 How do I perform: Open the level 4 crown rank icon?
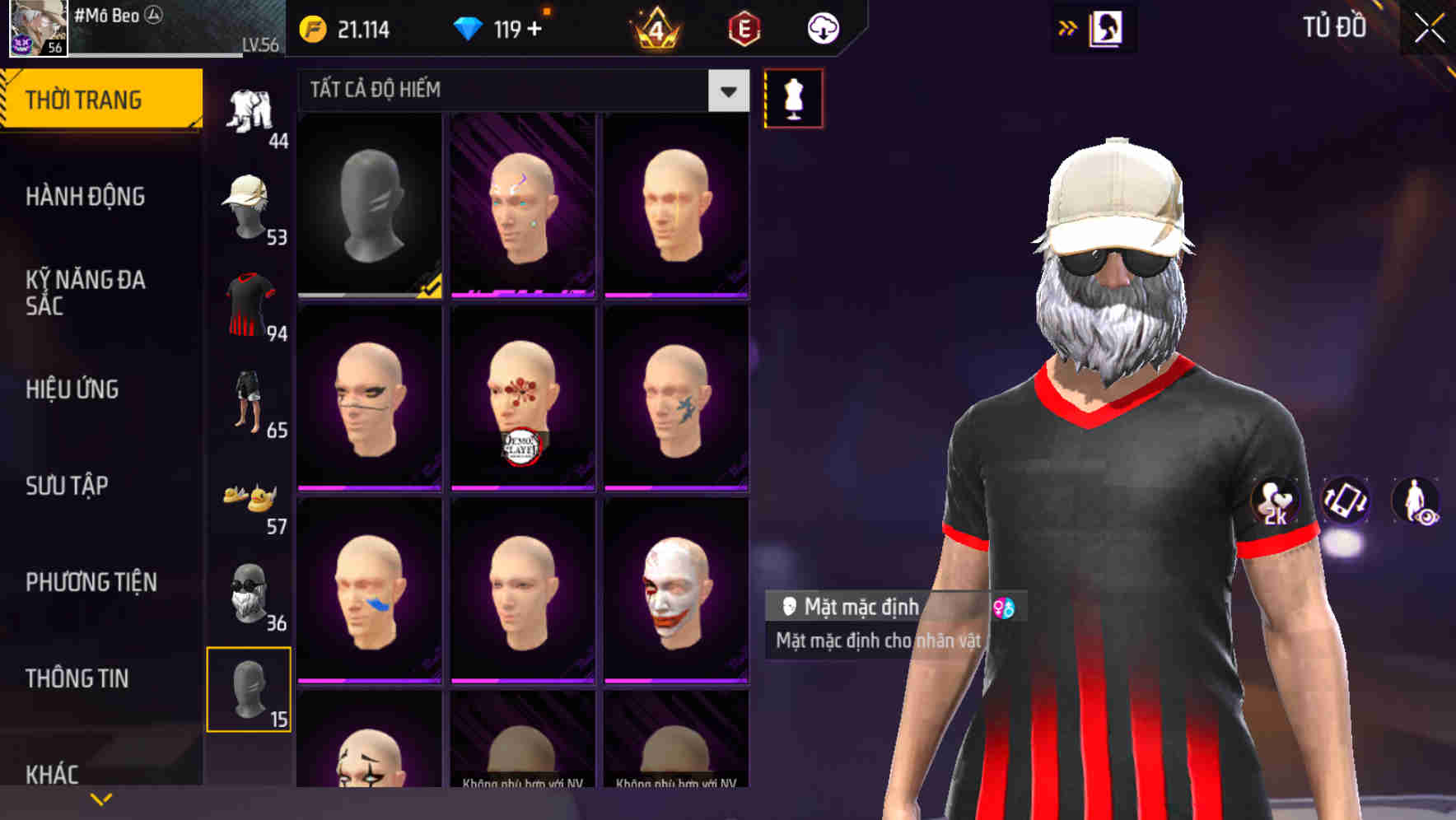coord(655,29)
